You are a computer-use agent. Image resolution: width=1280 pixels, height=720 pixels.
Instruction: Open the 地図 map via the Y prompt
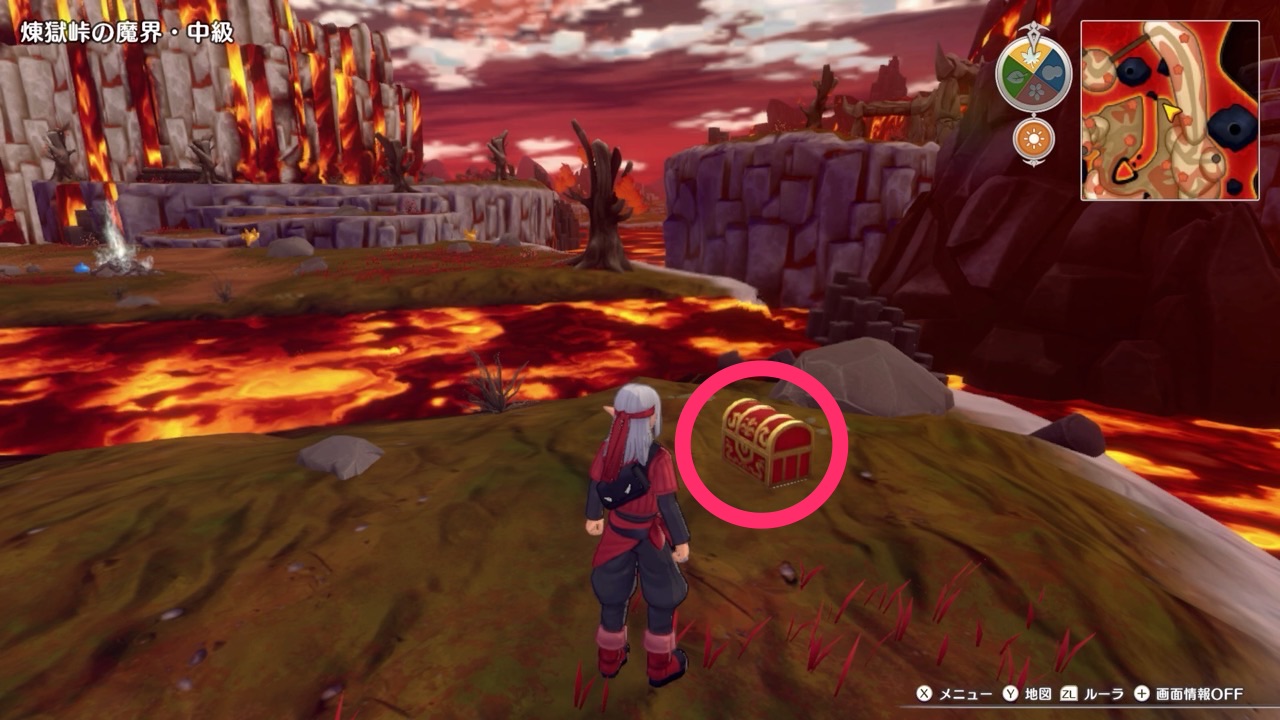(1038, 695)
